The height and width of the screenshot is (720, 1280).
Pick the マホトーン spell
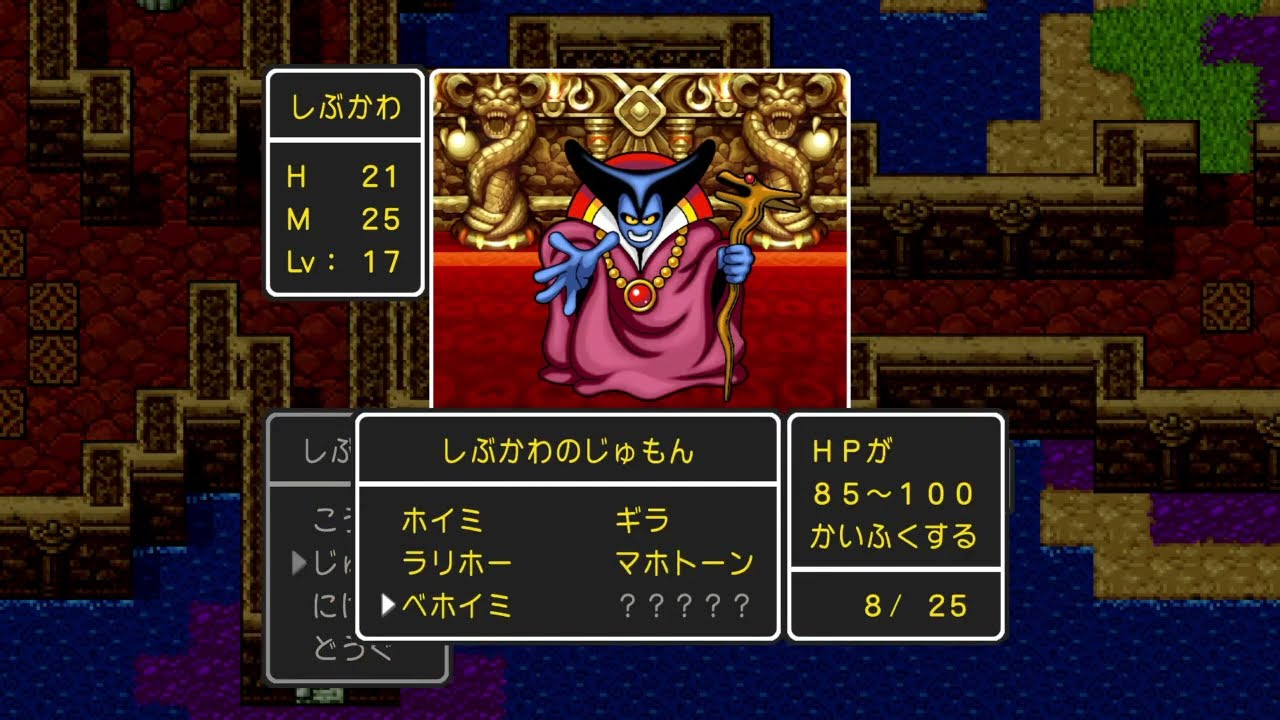click(684, 563)
